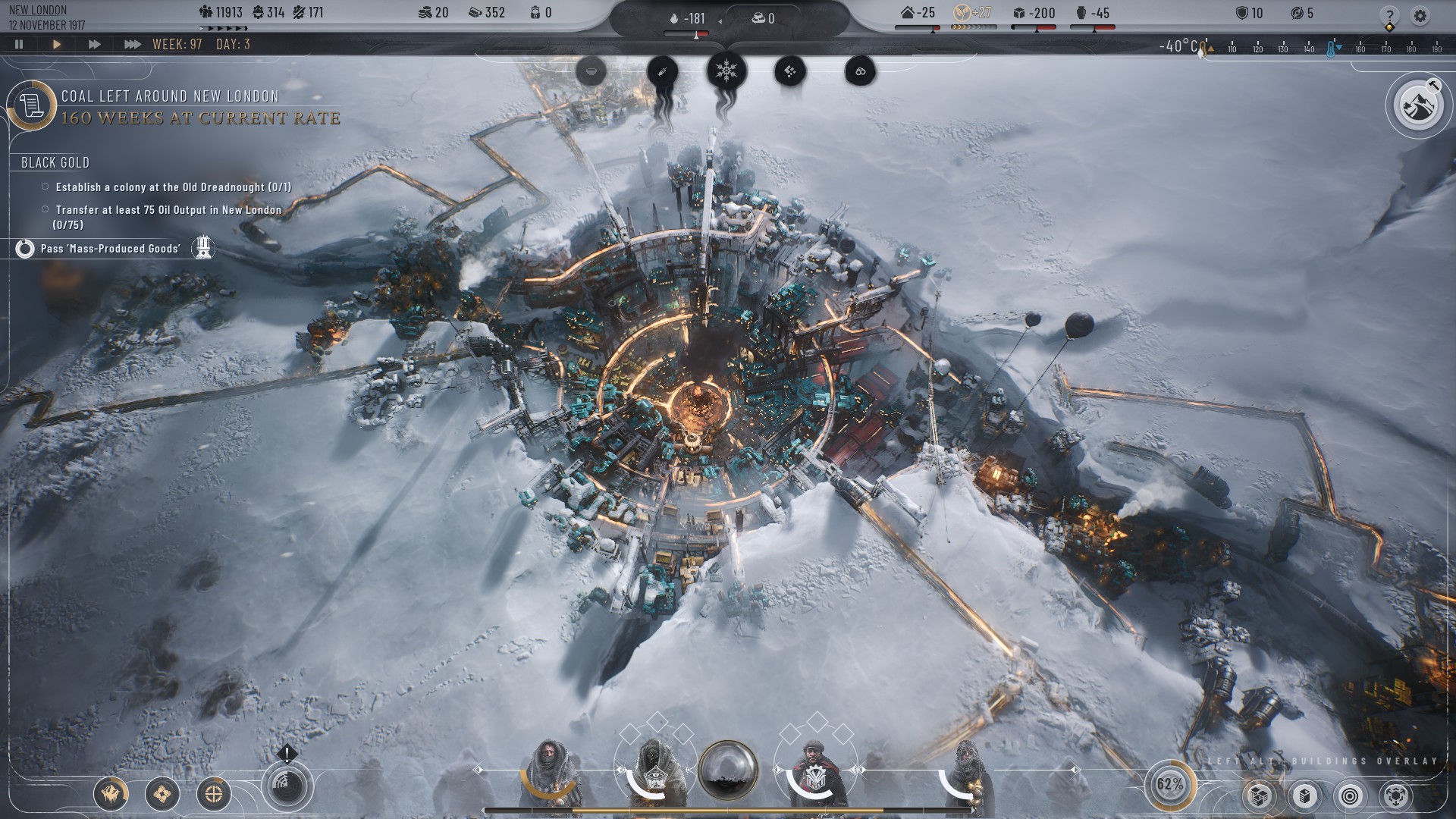Open the settings gear menu
This screenshot has height=819, width=1456.
pos(1420,15)
